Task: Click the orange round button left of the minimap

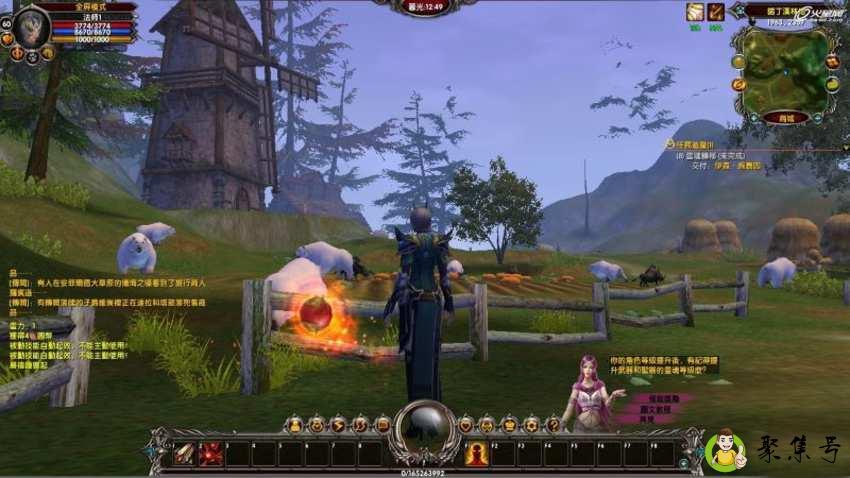Action: (x=738, y=85)
